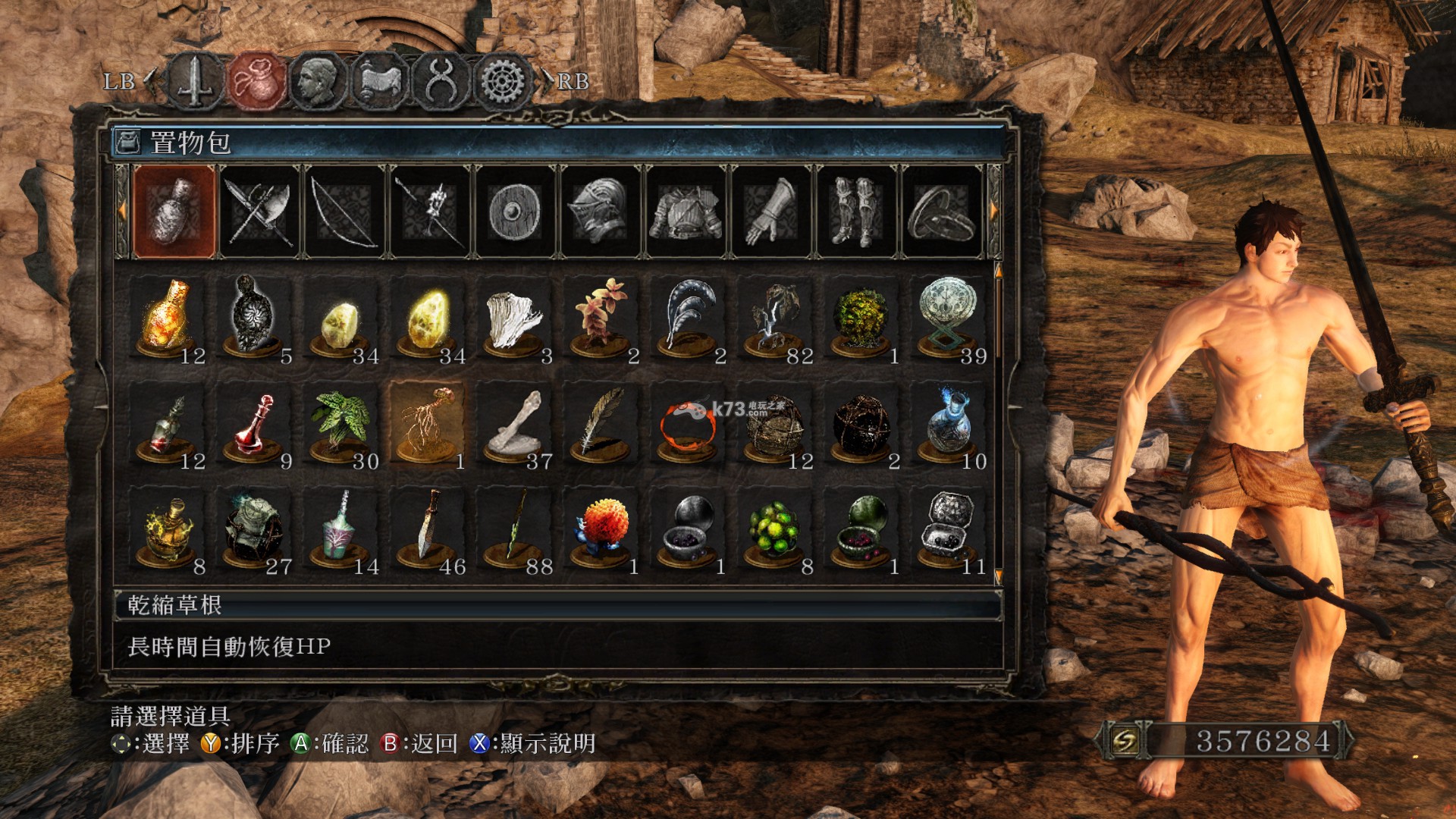Screen dimensions: 1456x819
Task: Show the rings category
Action: 943,212
